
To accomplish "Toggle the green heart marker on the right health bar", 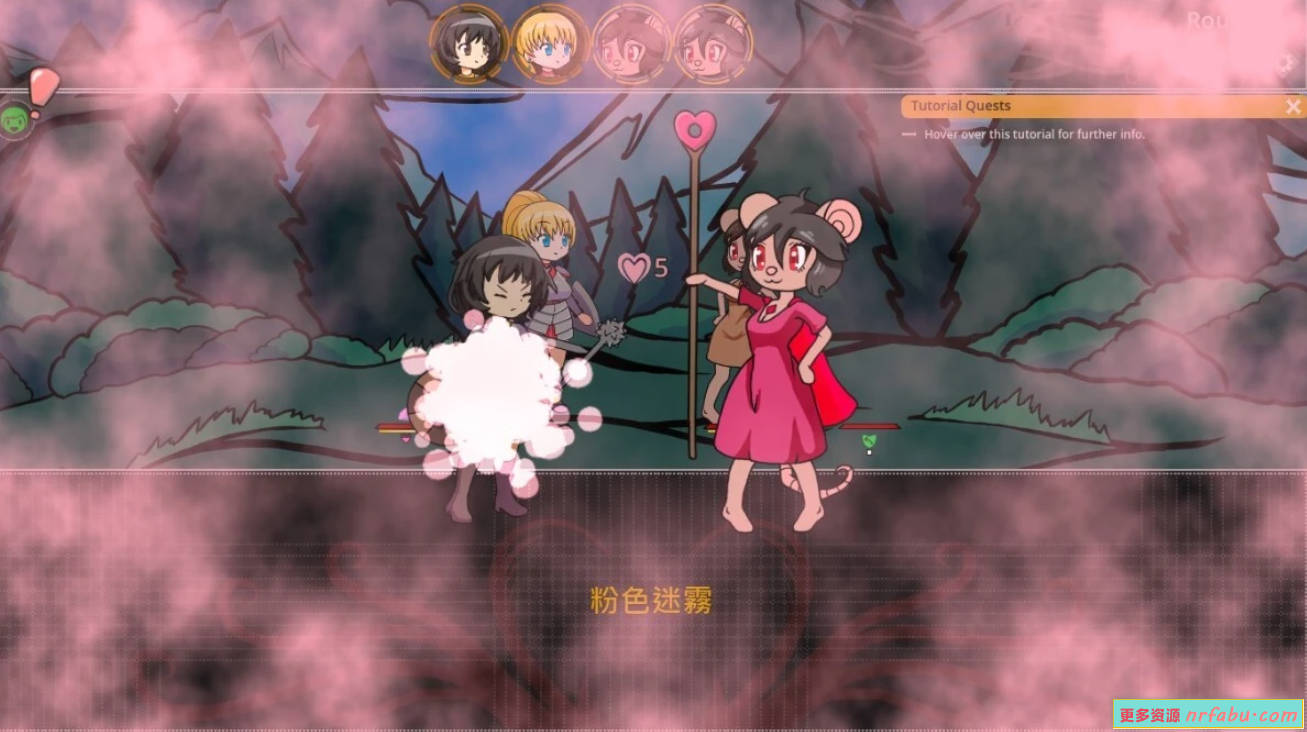I will click(869, 442).
